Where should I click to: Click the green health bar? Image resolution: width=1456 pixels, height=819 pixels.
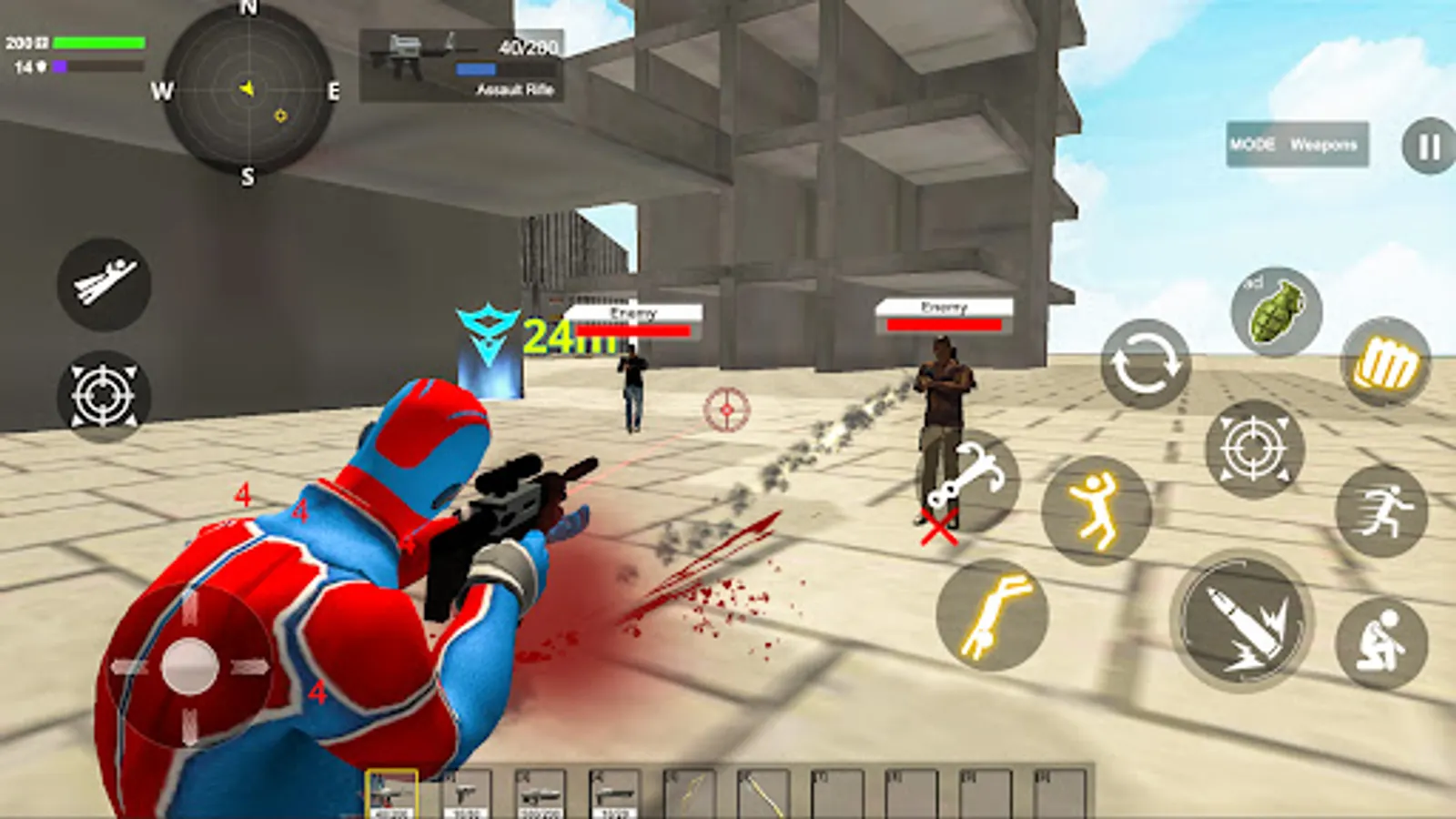(98, 41)
